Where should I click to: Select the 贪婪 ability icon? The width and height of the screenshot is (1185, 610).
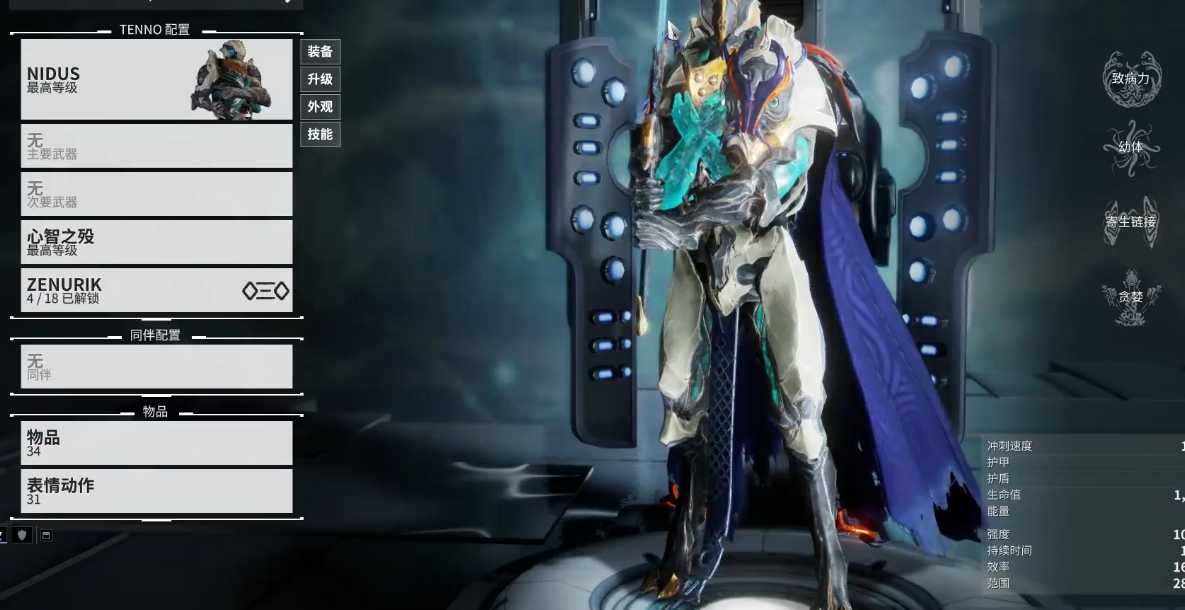pyautogui.click(x=1131, y=296)
